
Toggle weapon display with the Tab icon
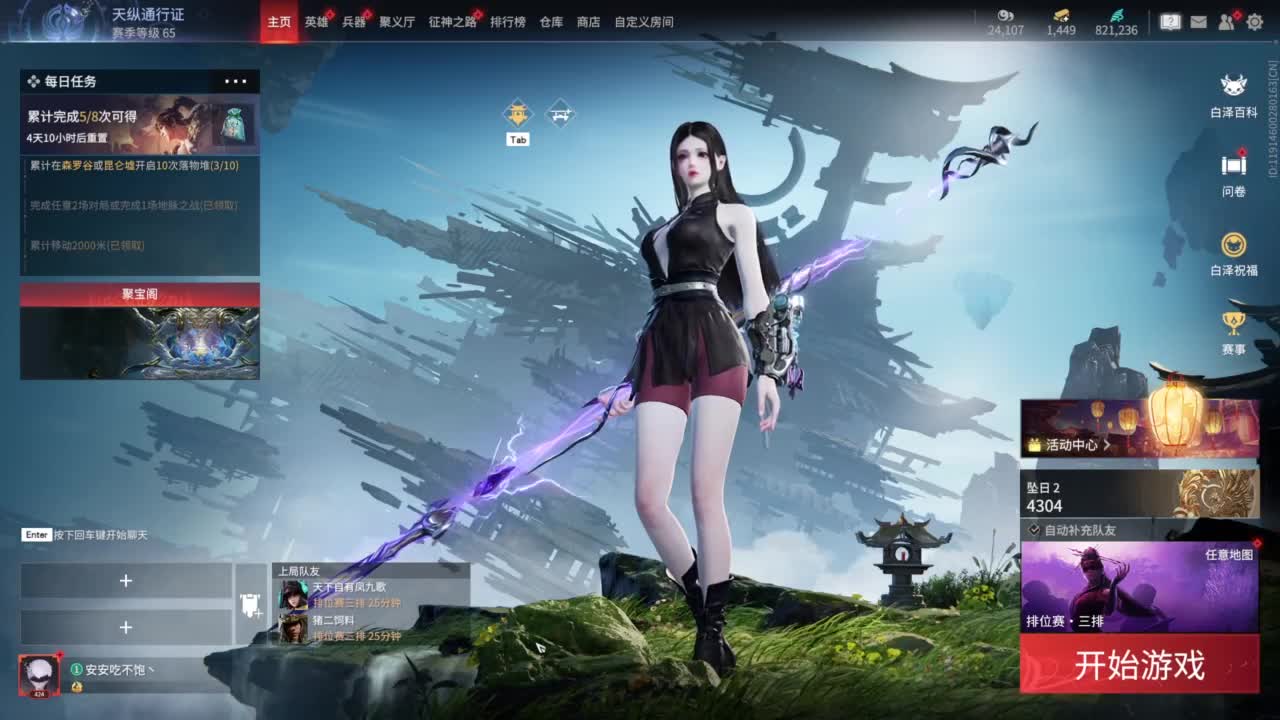[x=517, y=112]
